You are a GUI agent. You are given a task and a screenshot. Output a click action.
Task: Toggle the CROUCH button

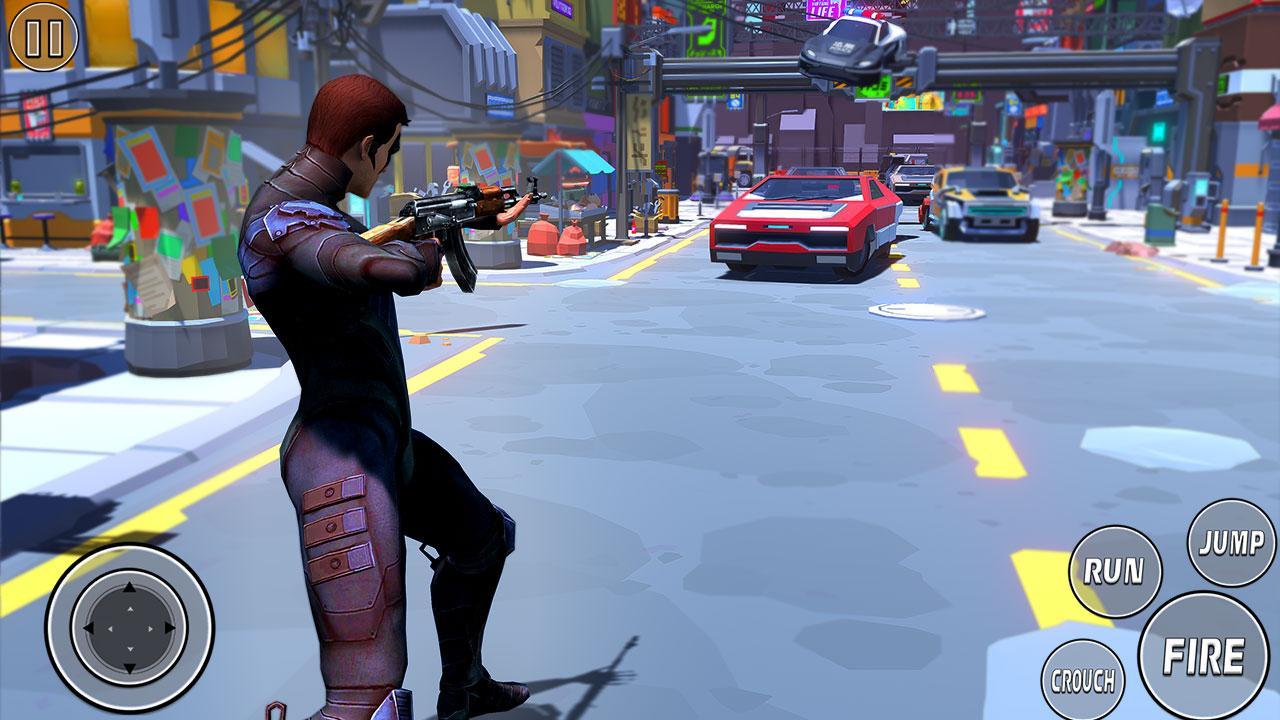(x=1082, y=681)
